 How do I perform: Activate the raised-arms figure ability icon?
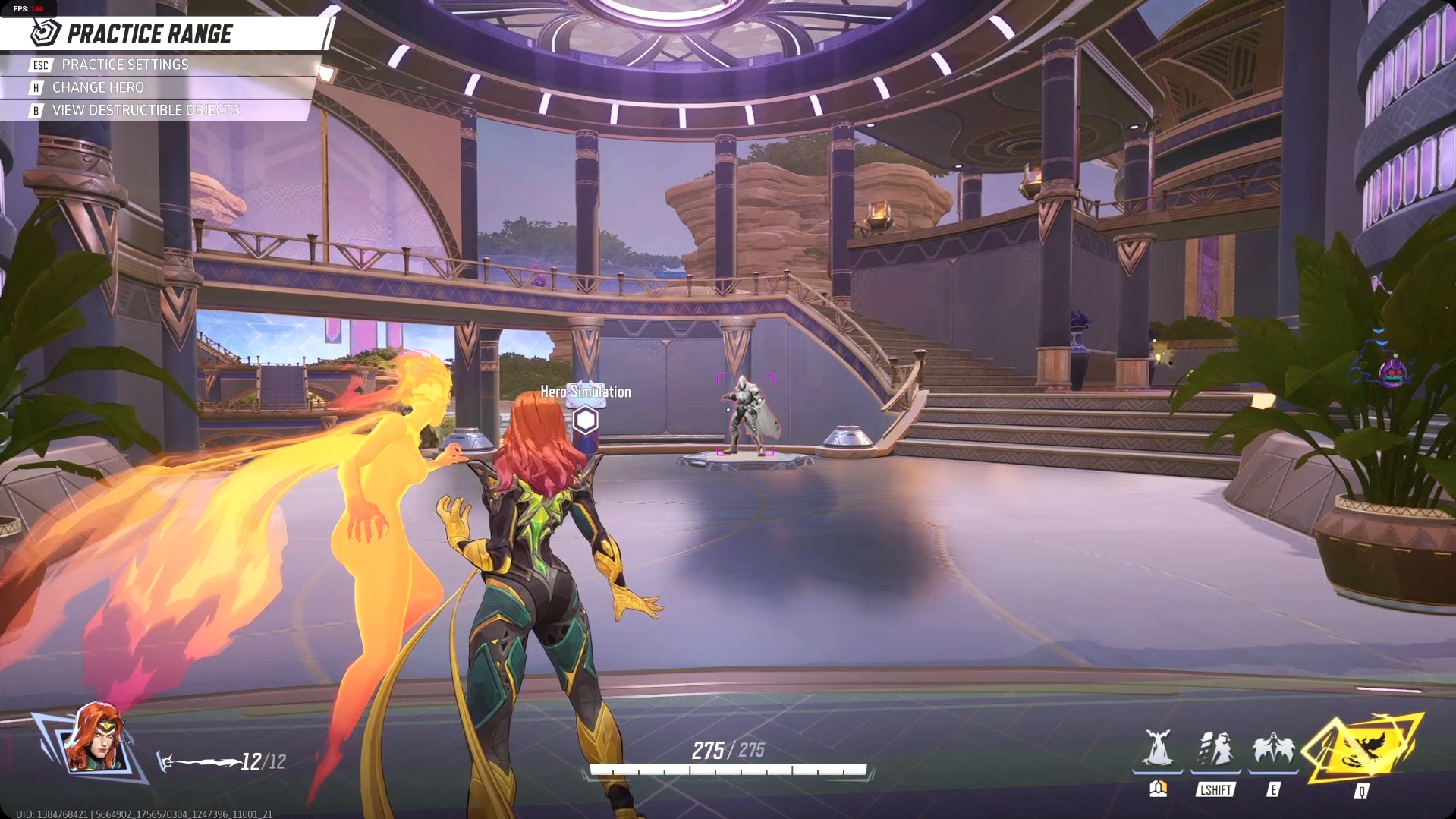1158,749
